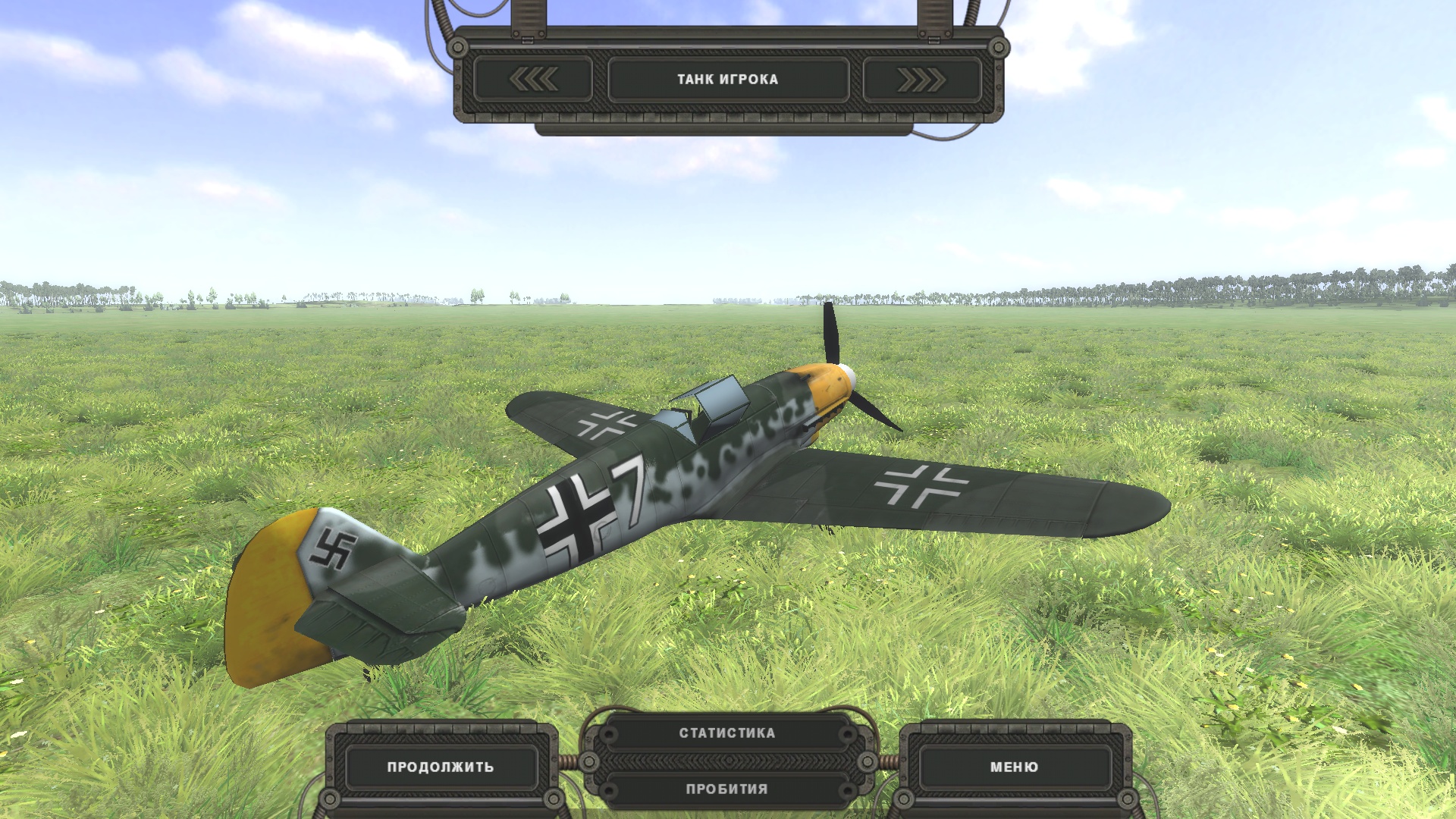
Task: Select the ТАНК ИГРОКА label button
Action: 727,79
